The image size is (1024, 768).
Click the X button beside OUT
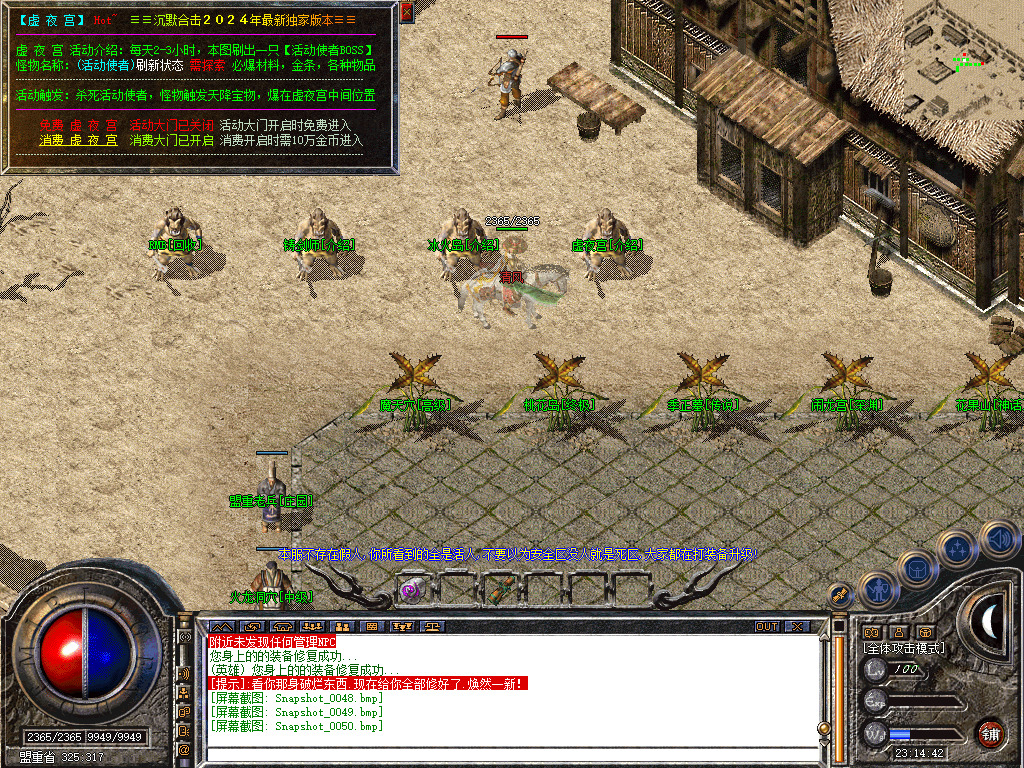click(x=796, y=626)
